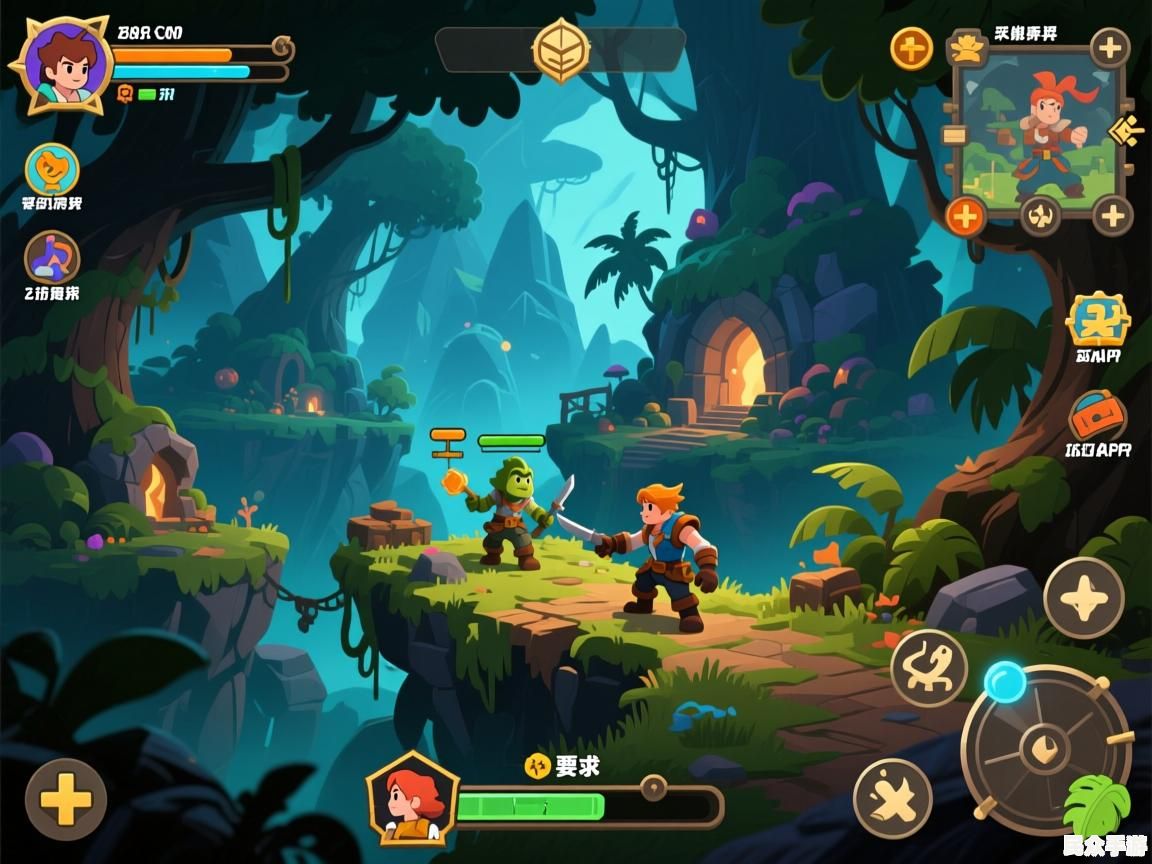Open the orange bag icon labeled APP
Image resolution: width=1152 pixels, height=864 pixels.
(1098, 416)
